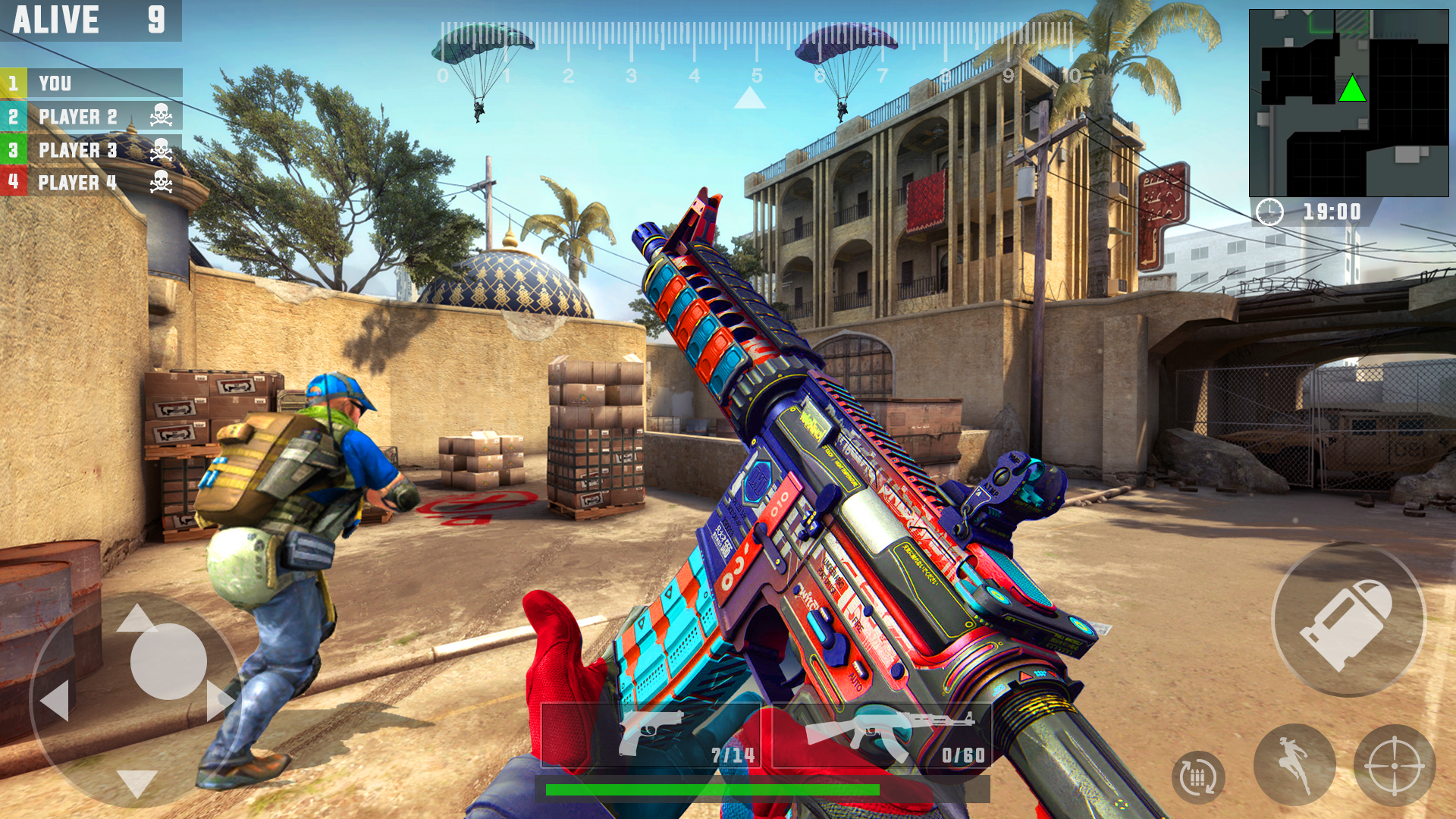Select the pistol weapon slot

coord(651,736)
